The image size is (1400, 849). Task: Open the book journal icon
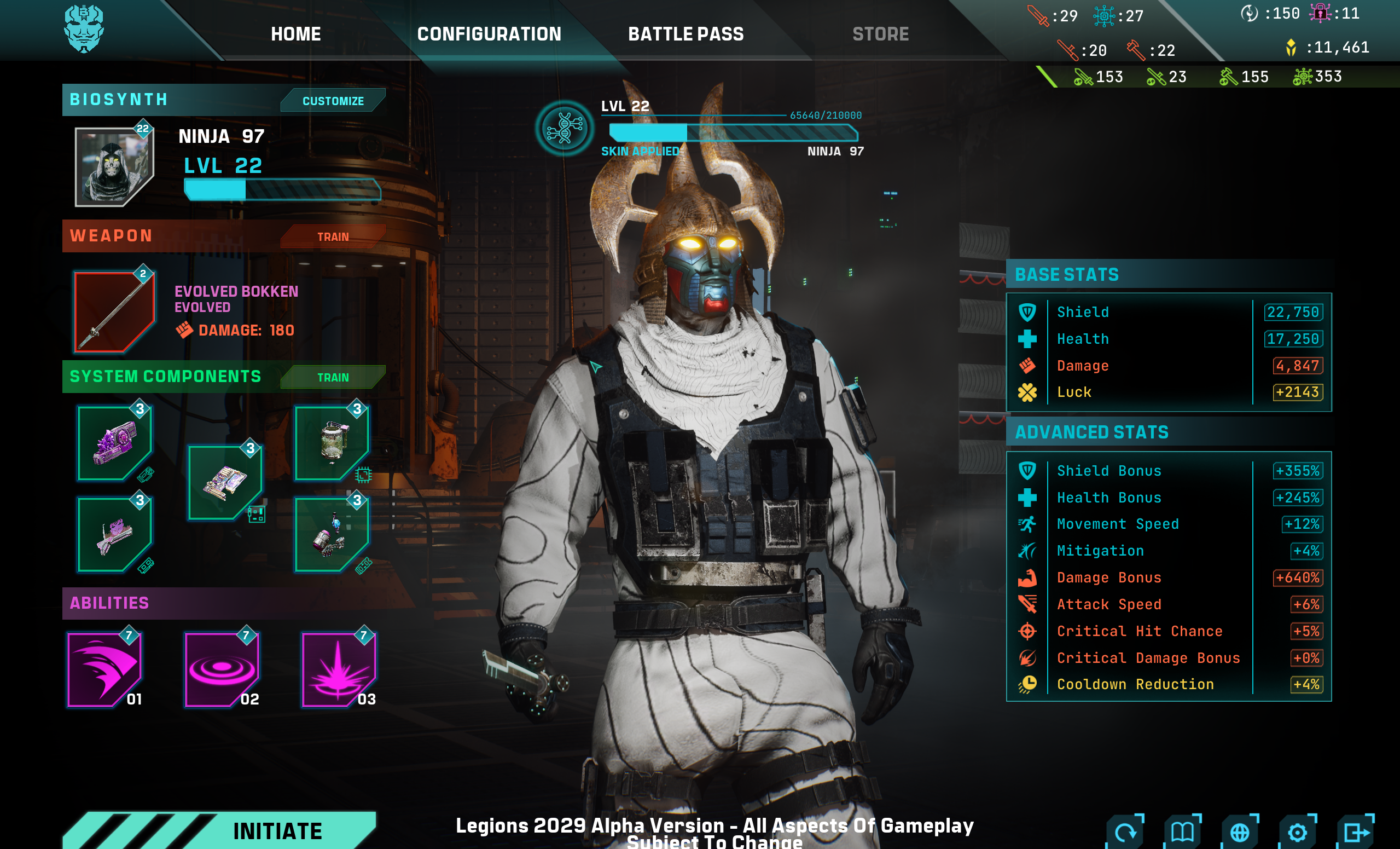1182,832
